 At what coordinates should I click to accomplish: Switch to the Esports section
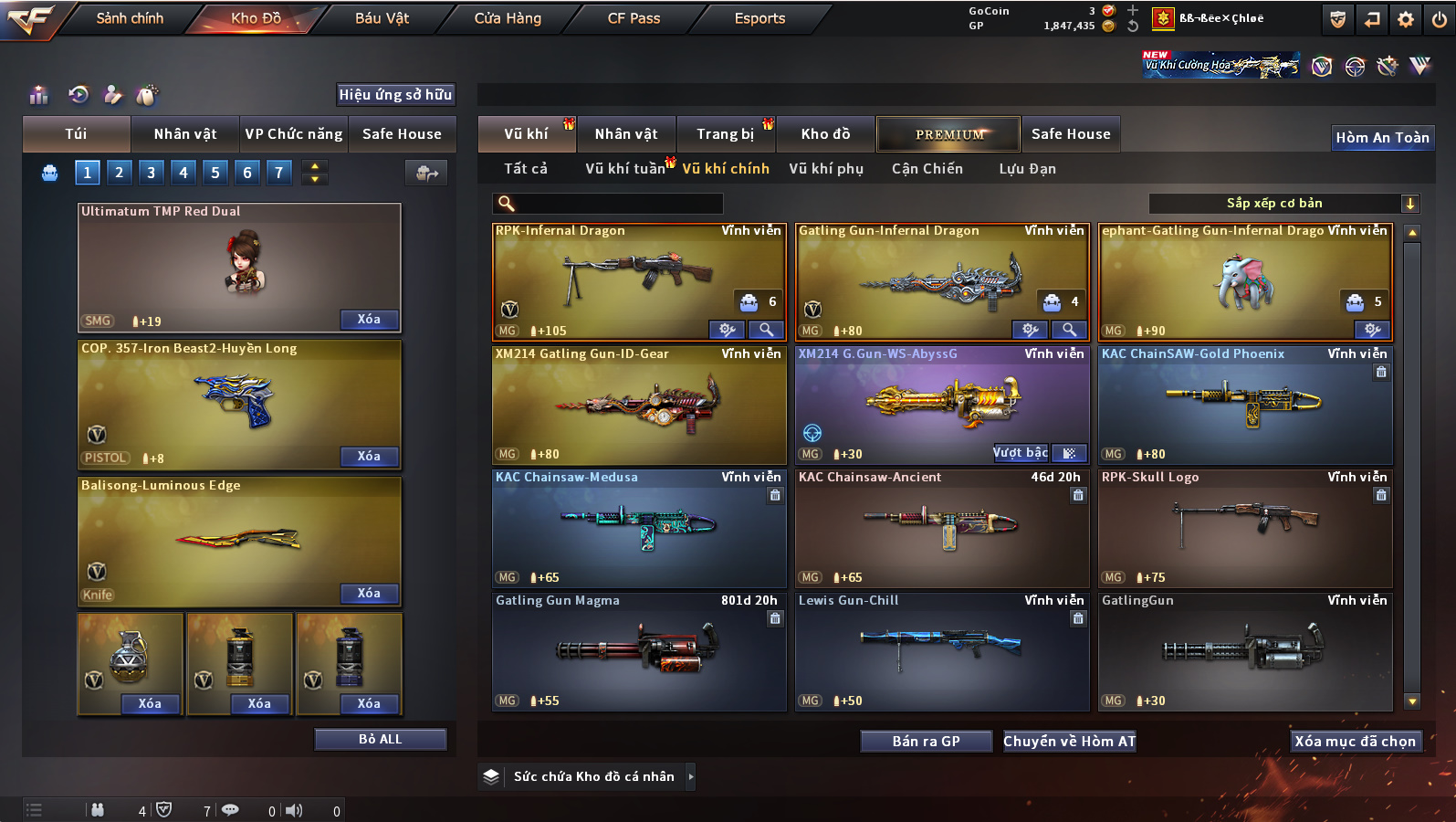(x=759, y=18)
